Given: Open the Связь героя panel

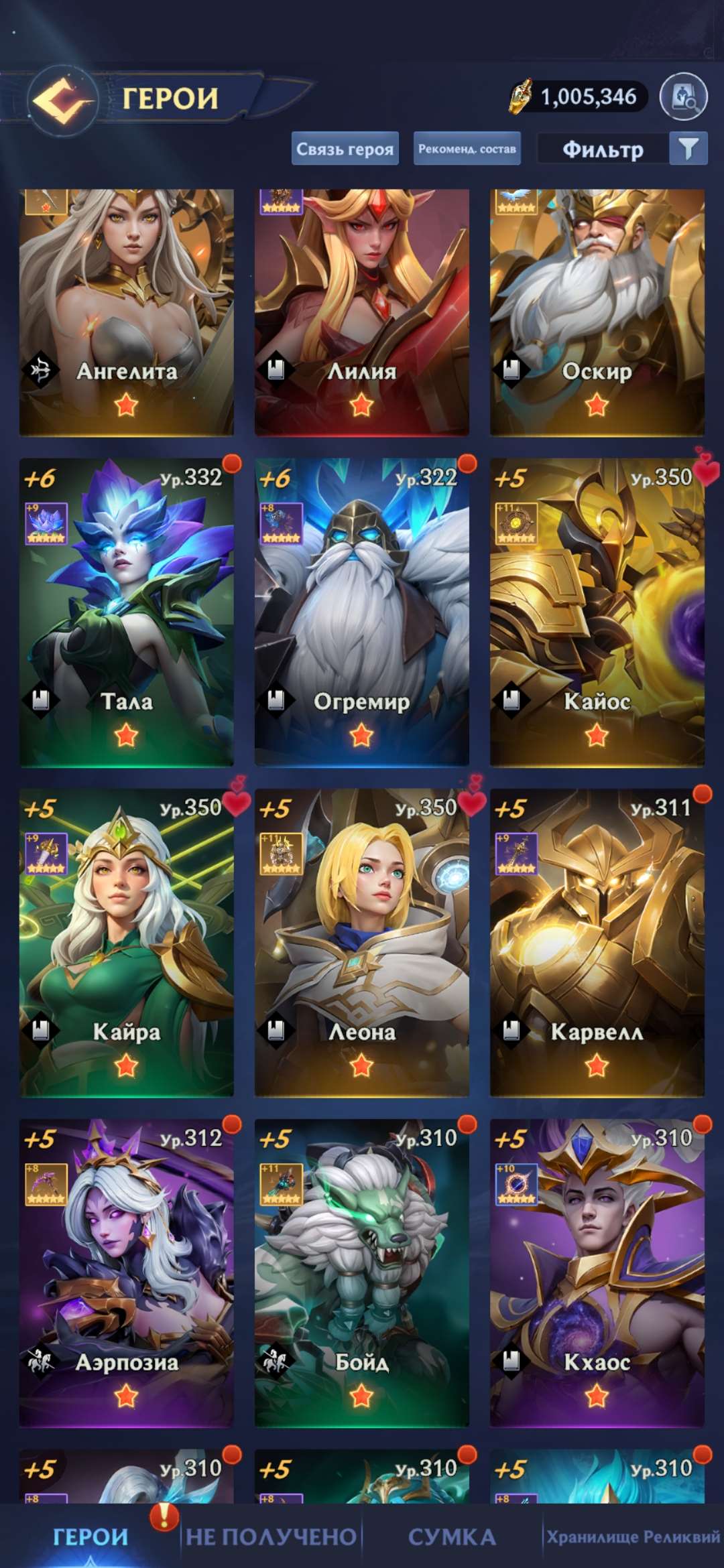Looking at the screenshot, I should 345,149.
